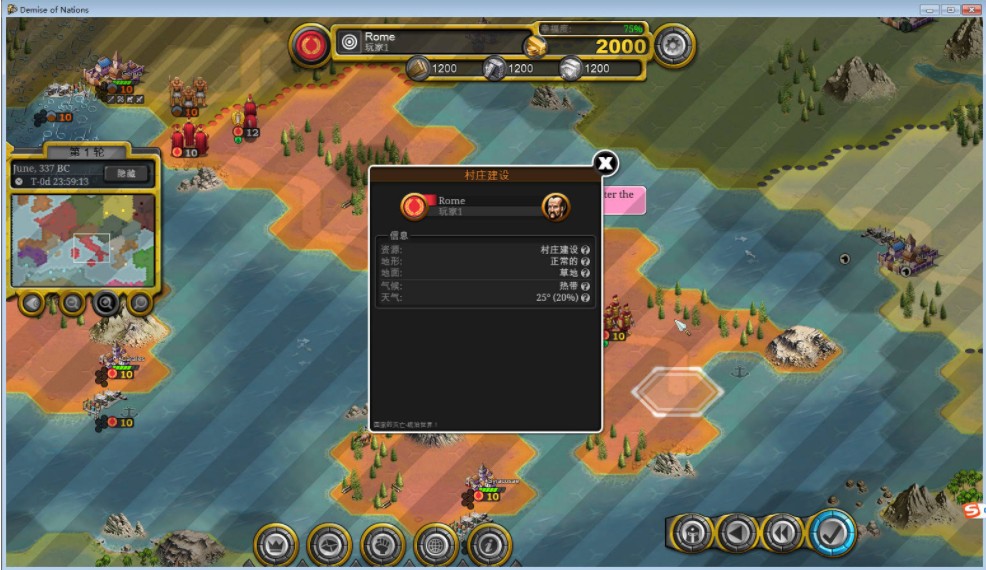Click the help icon next to 村庄建设 resource

click(x=585, y=249)
